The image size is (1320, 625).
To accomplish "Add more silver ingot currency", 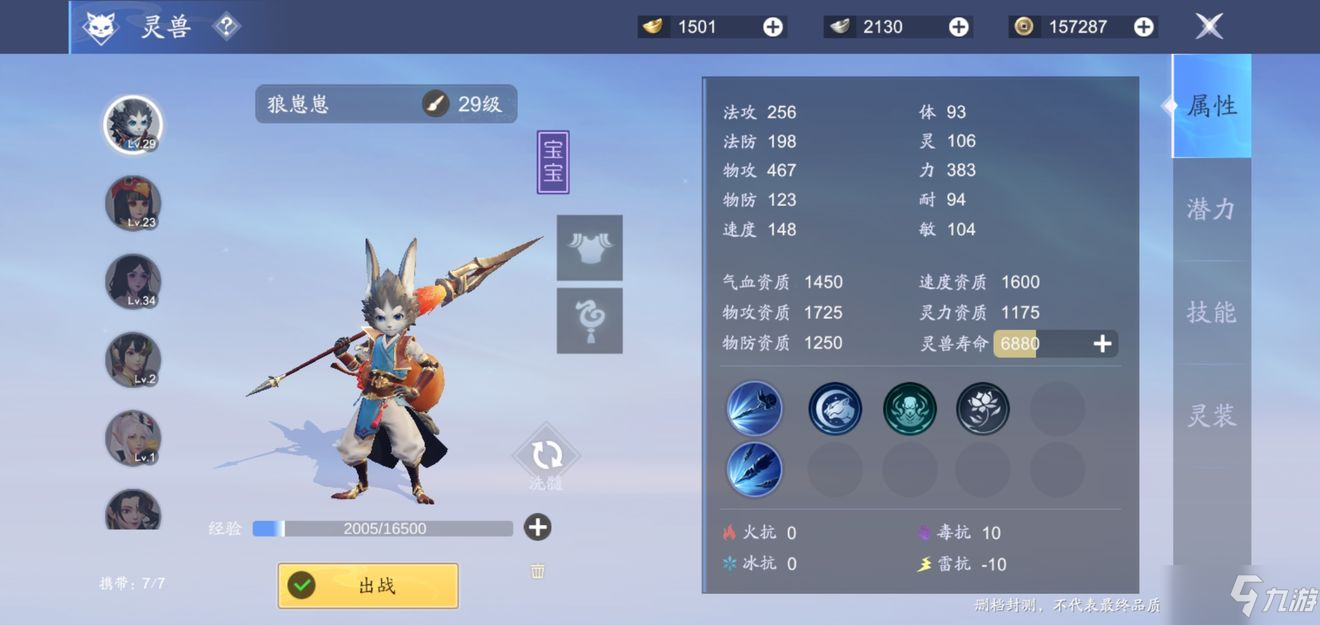I will coord(958,27).
